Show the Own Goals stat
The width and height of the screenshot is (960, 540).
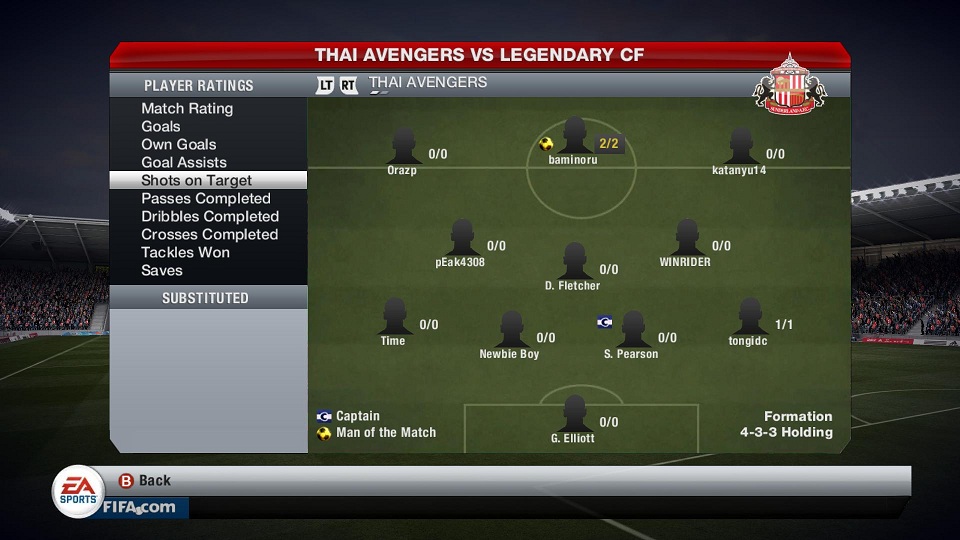coord(179,144)
